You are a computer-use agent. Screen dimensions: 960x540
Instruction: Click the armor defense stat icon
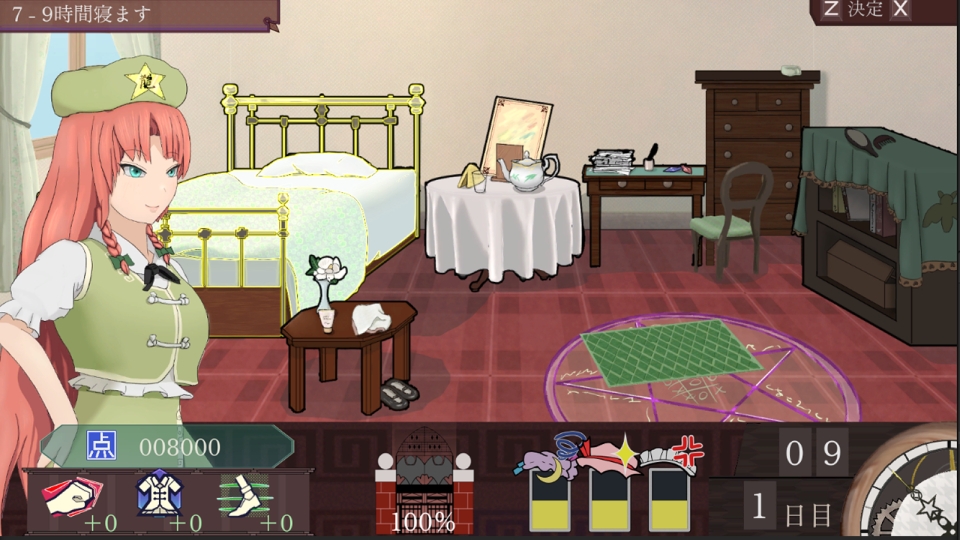point(159,492)
